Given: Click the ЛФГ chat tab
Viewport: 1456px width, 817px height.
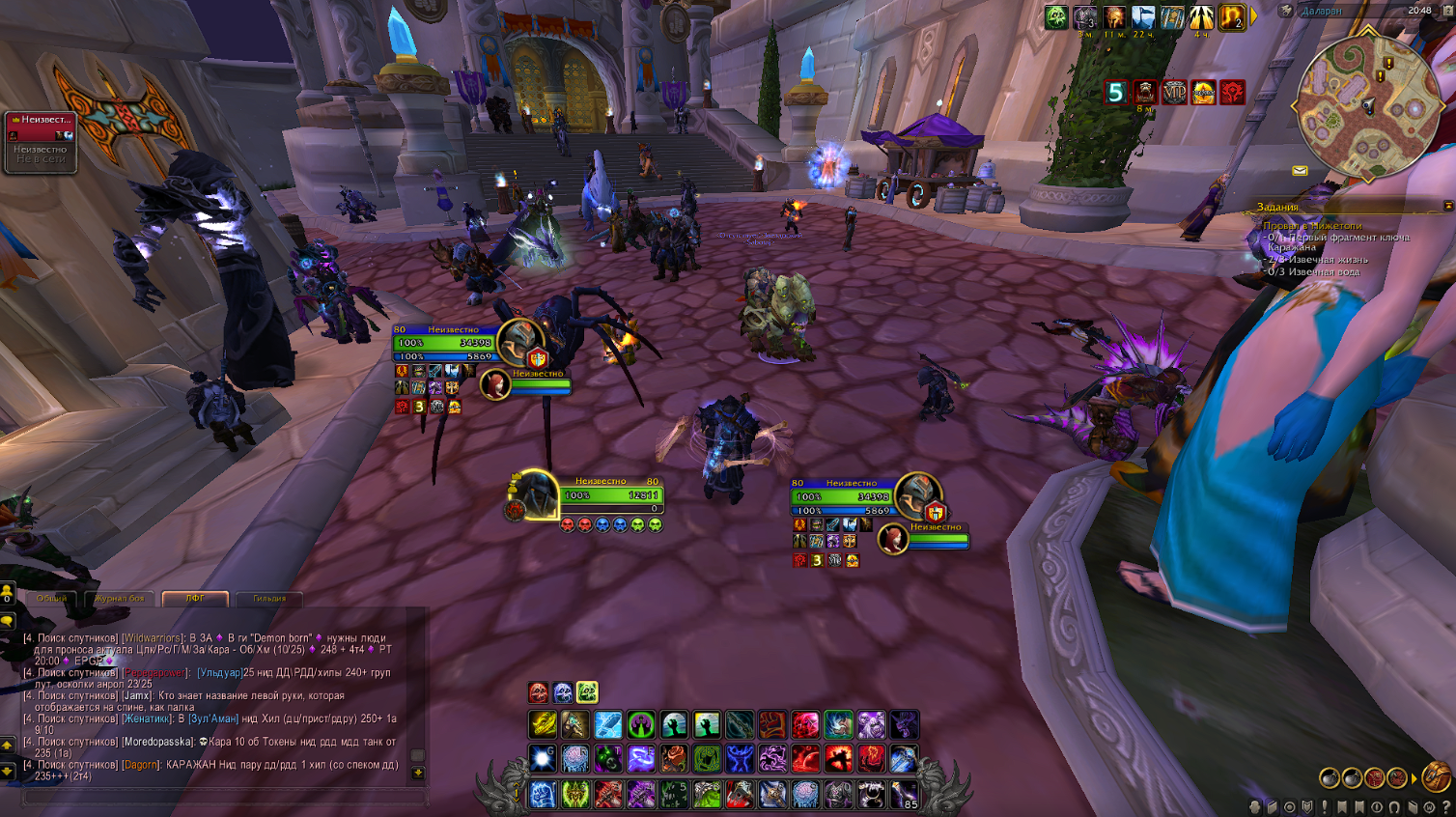Looking at the screenshot, I should (x=195, y=599).
